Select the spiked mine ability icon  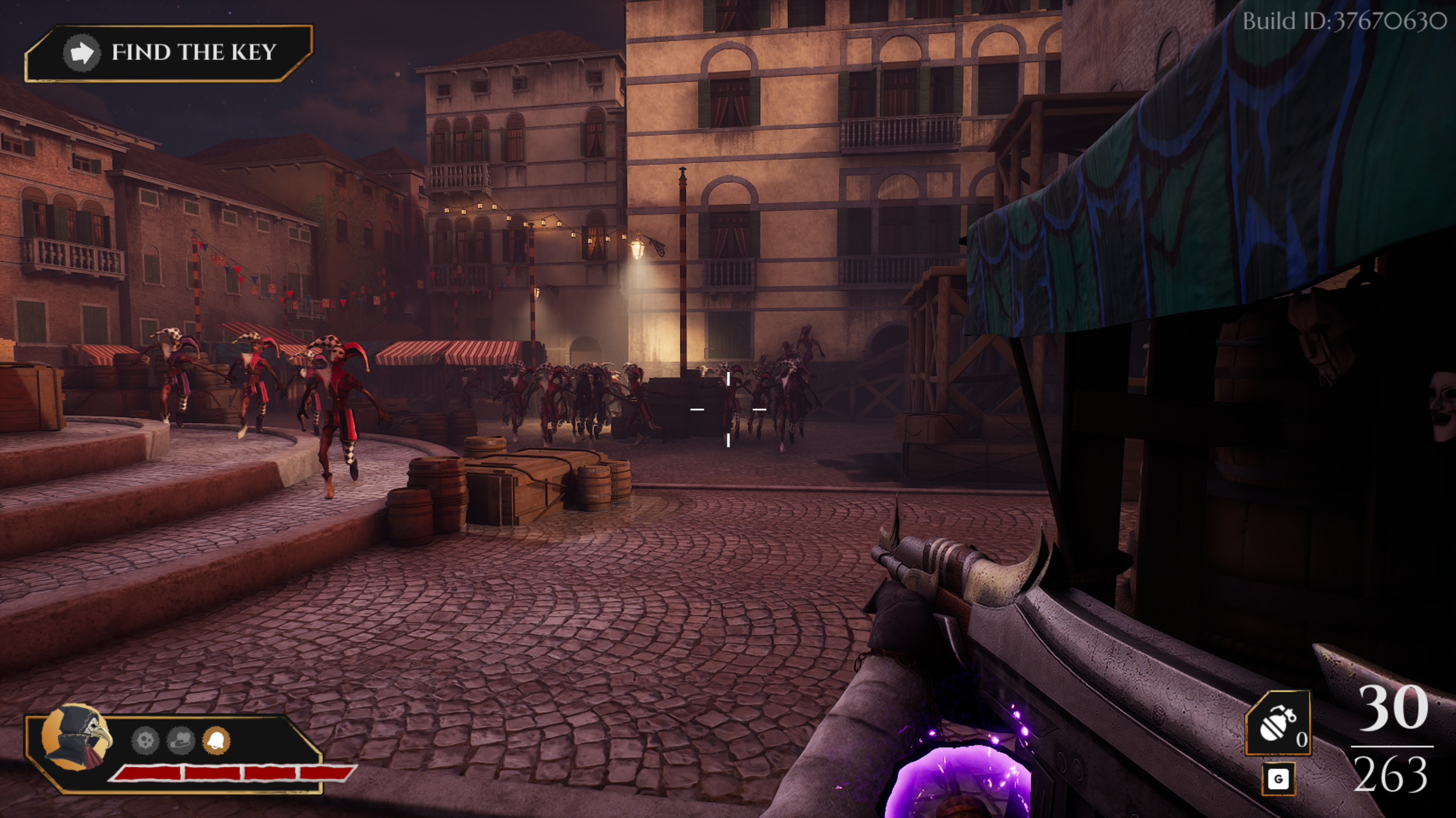(145, 741)
